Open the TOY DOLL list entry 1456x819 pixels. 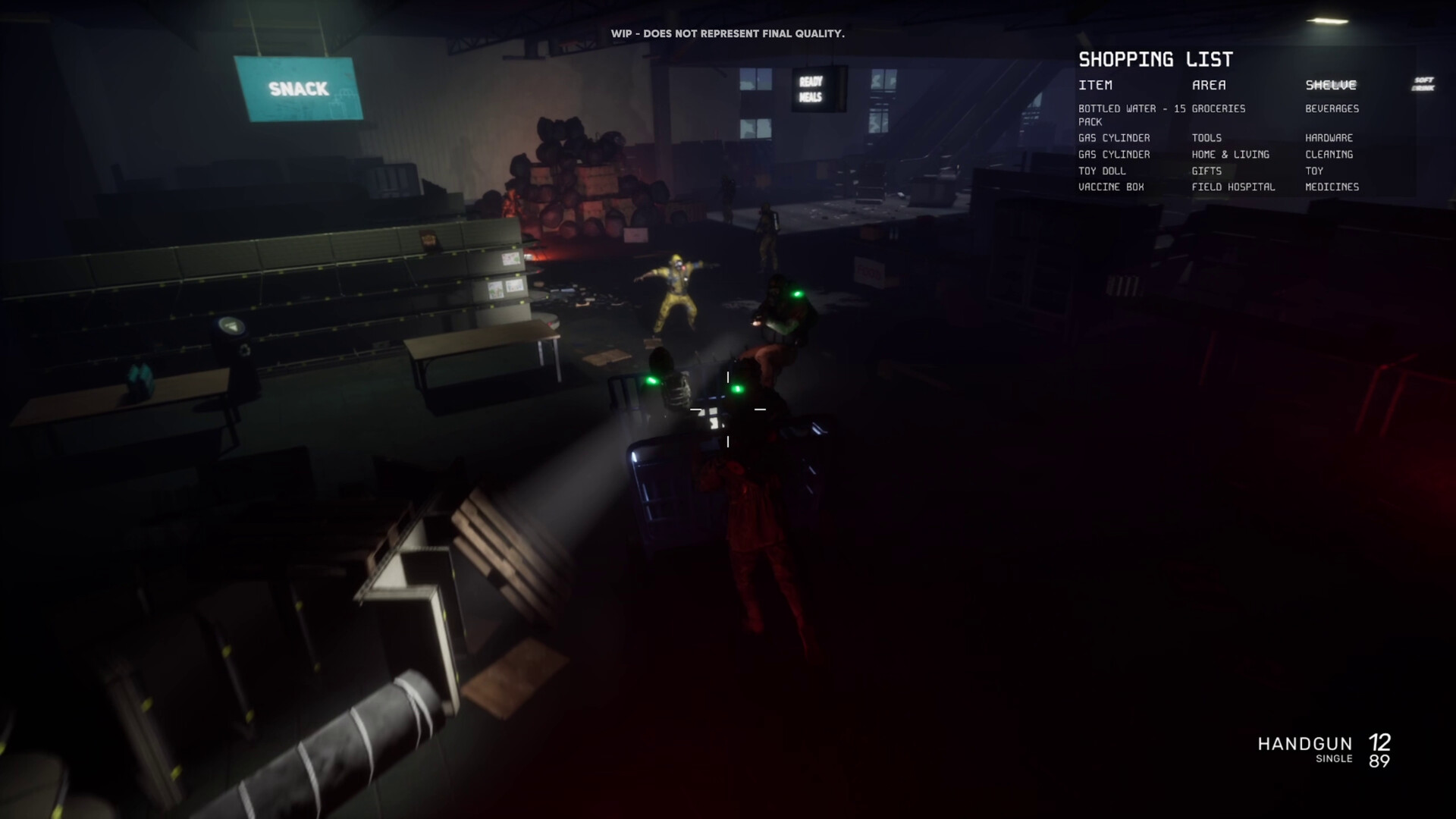coord(1102,171)
